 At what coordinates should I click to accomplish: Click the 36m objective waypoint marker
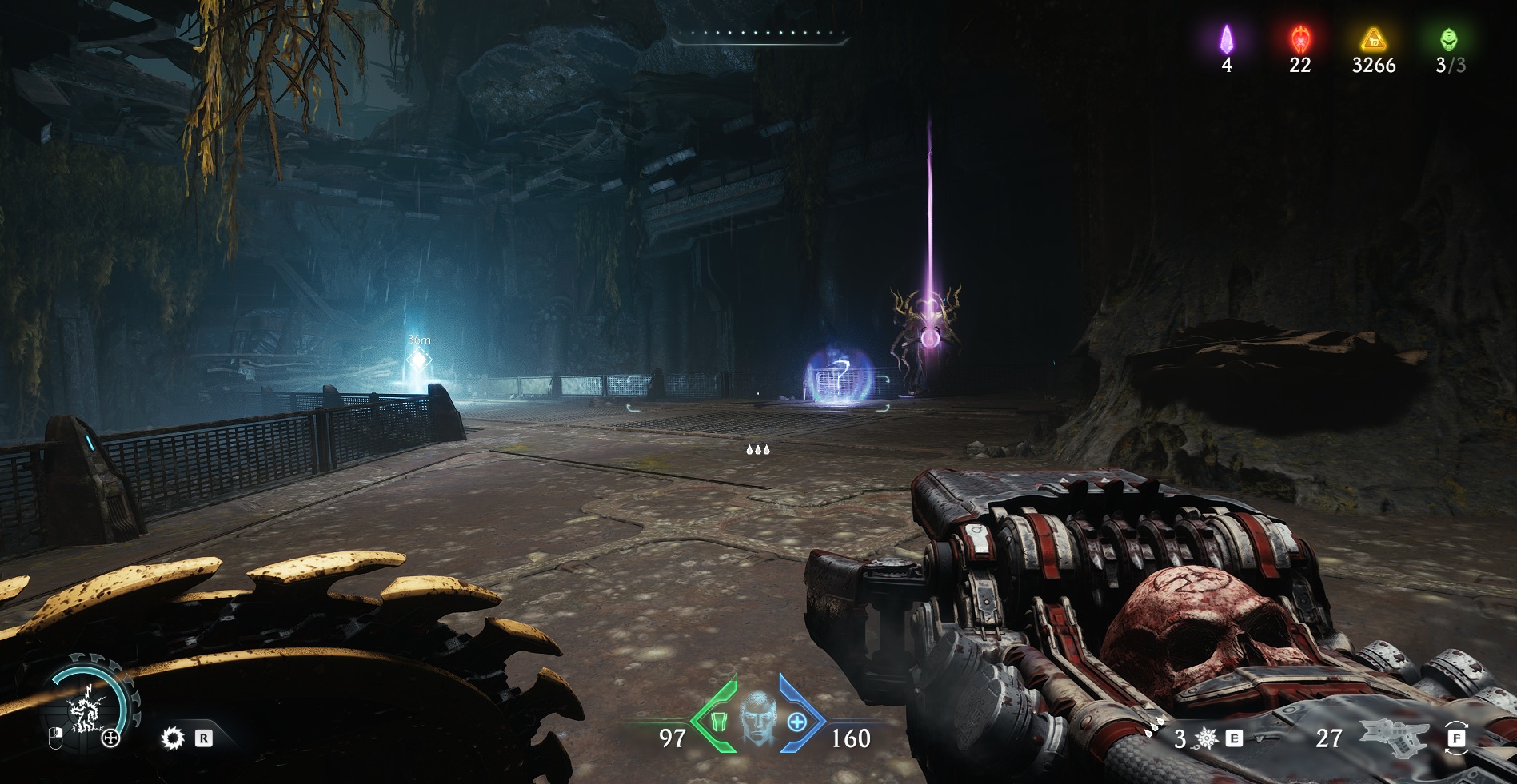[x=419, y=359]
